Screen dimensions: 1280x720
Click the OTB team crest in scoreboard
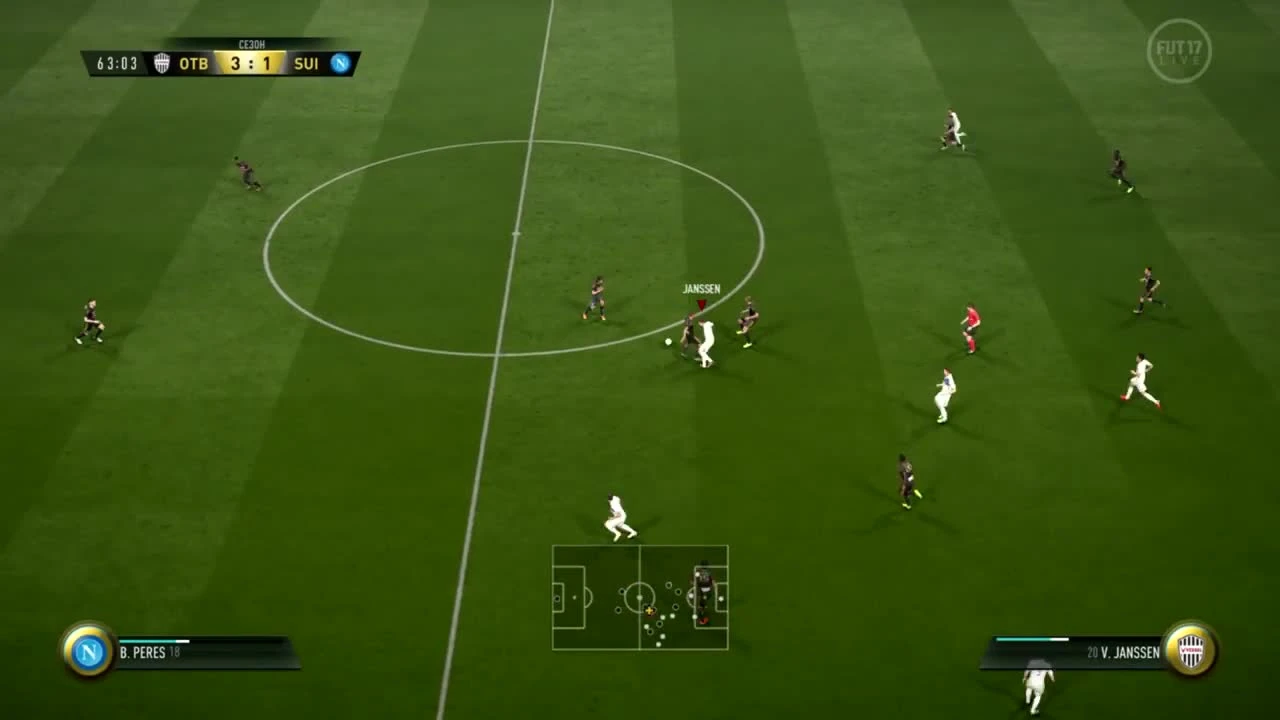pyautogui.click(x=160, y=64)
